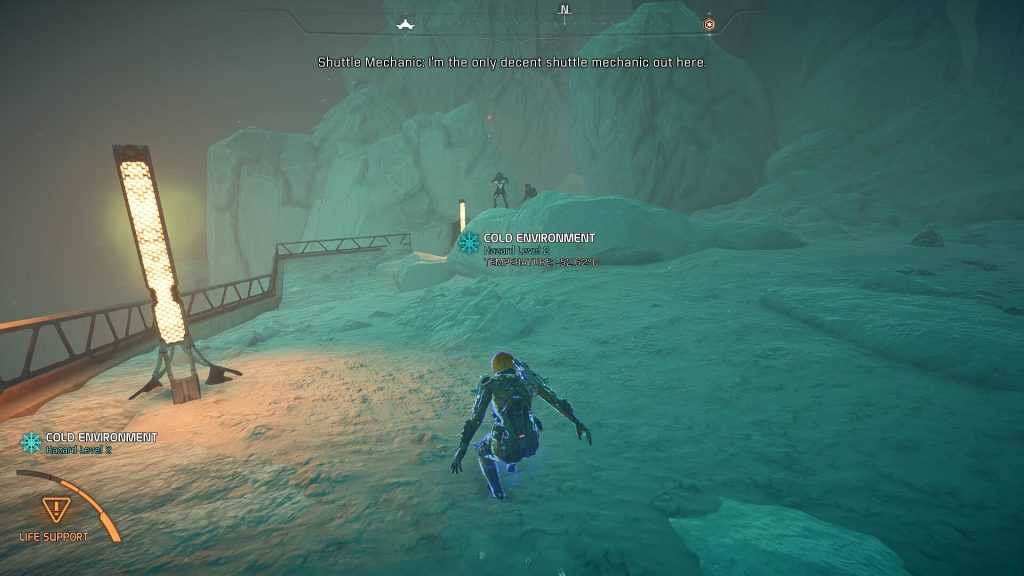This screenshot has width=1024, height=576.
Task: Select the orange objective marker on the compass
Action: click(709, 24)
